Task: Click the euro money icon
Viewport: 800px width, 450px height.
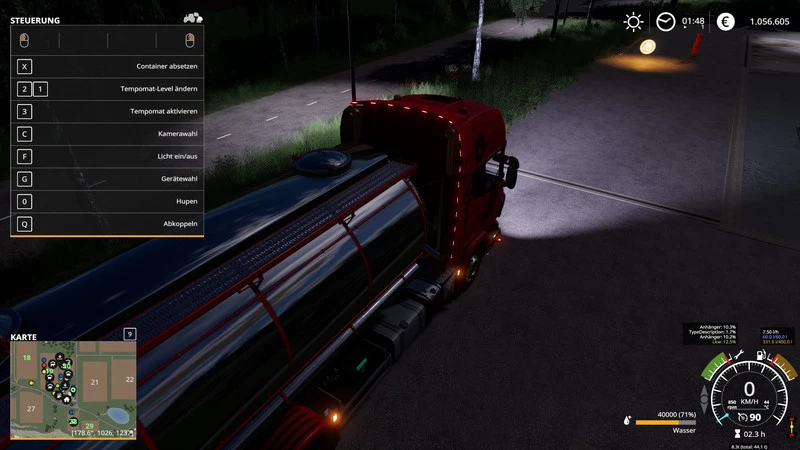Action: [x=725, y=21]
